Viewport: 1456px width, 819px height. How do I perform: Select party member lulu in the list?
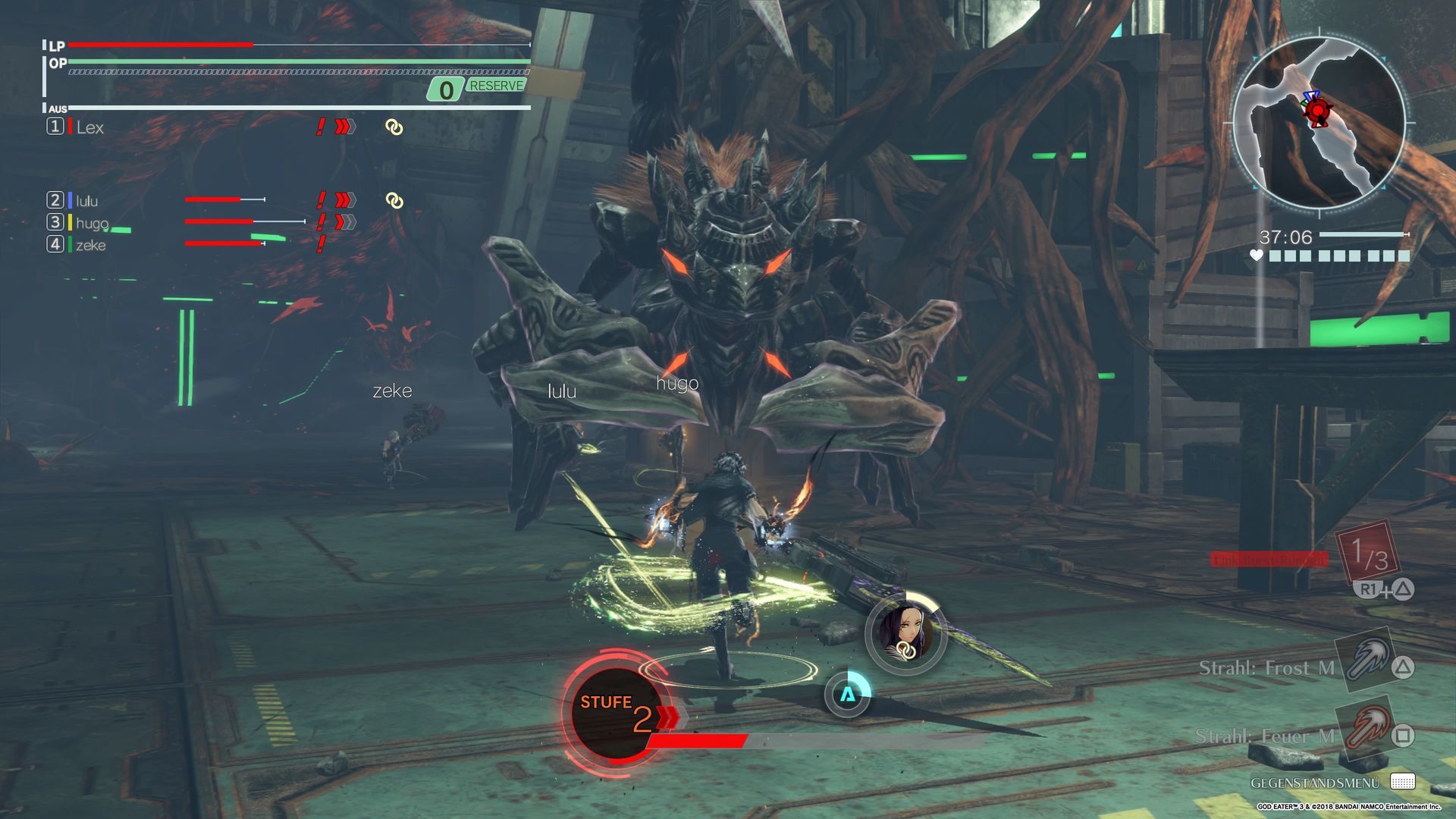[x=86, y=201]
